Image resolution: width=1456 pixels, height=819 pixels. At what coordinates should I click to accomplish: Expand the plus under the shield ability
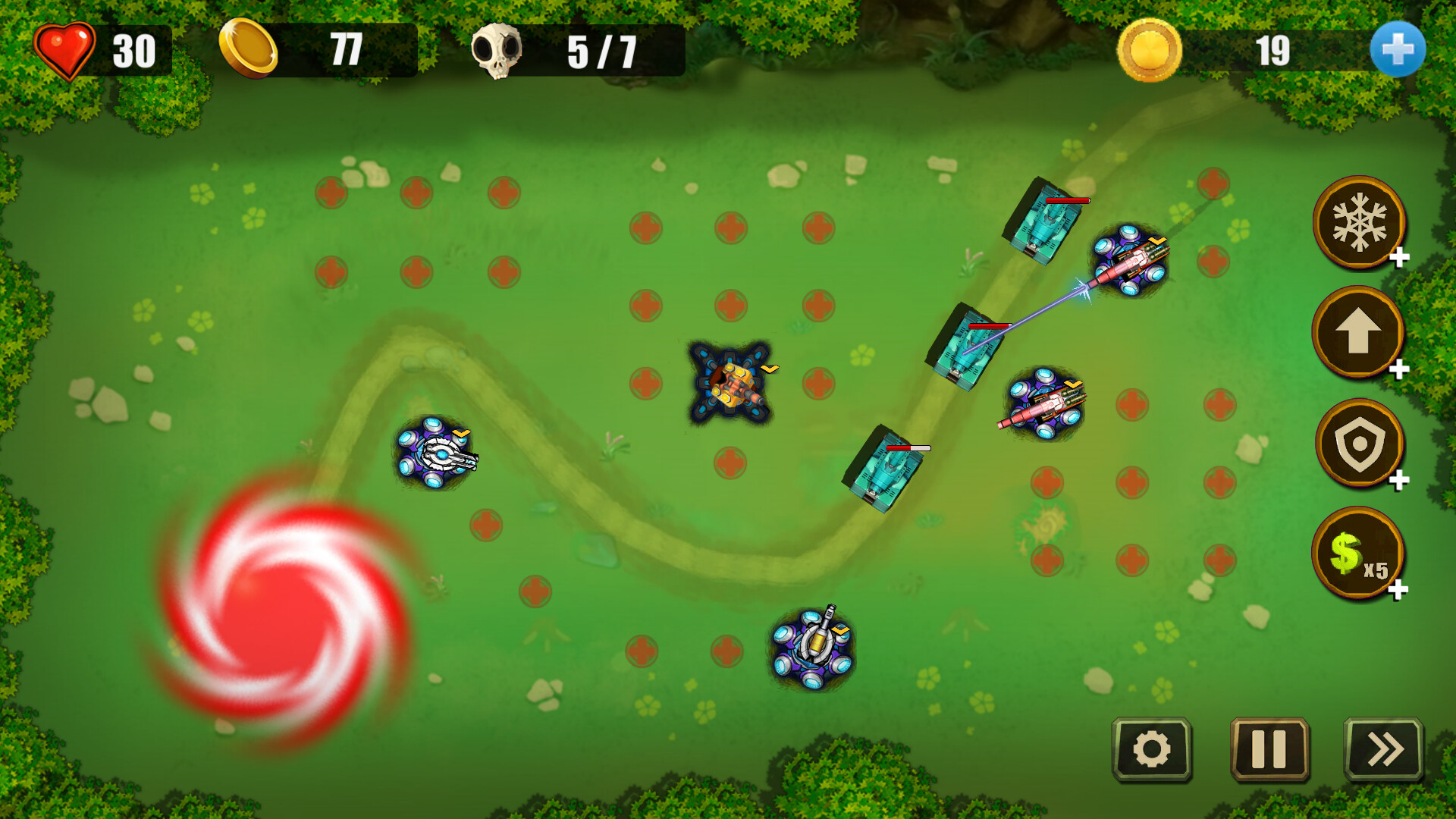coord(1398,481)
